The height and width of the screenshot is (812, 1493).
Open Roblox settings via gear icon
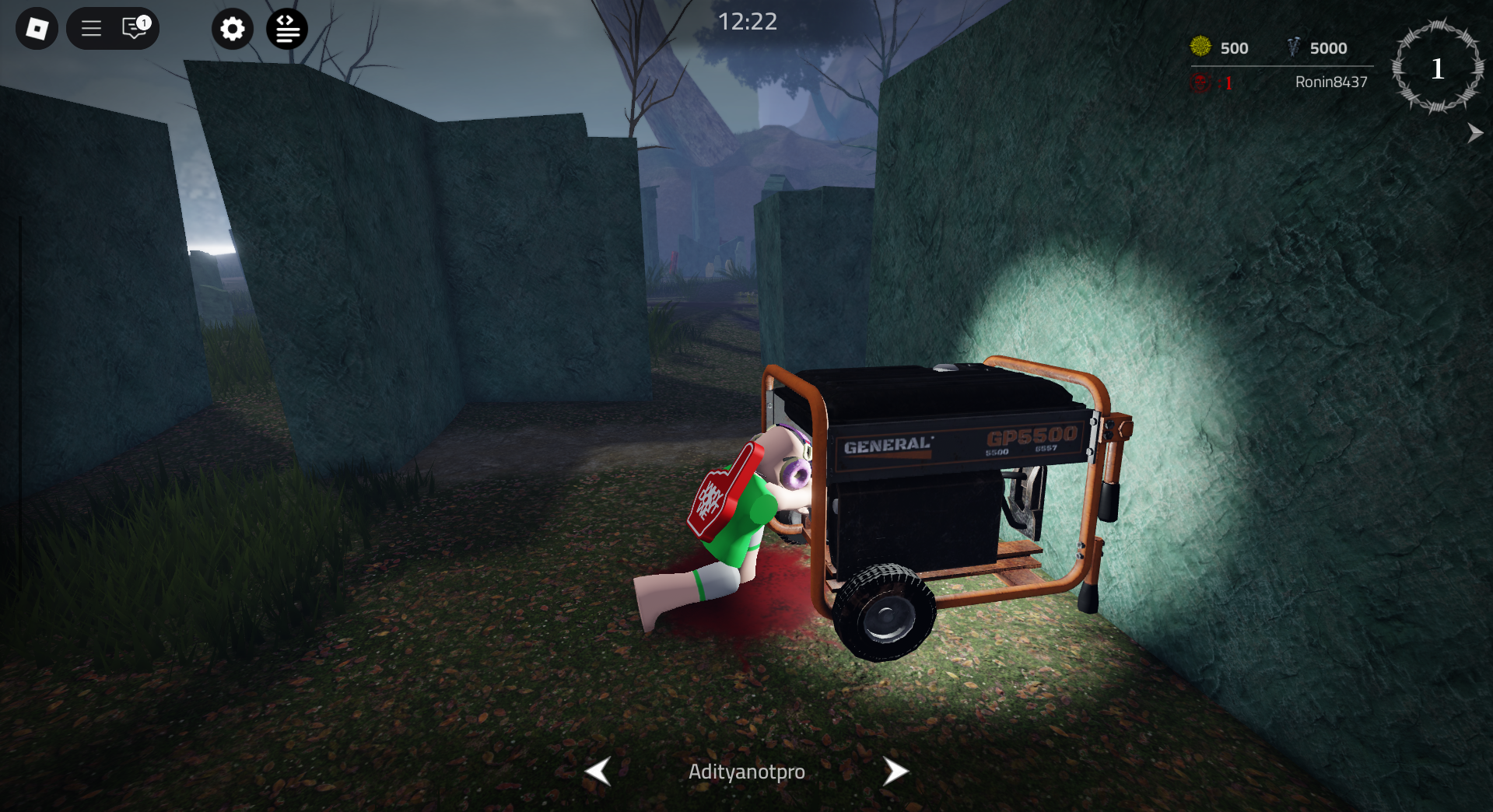232,28
